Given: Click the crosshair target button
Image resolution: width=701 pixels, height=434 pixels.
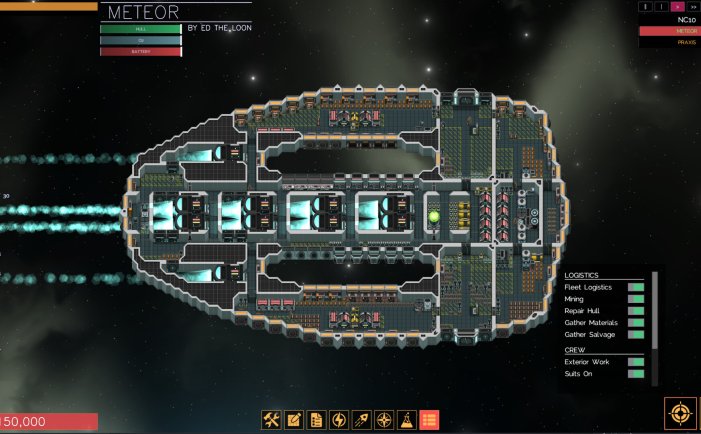Looking at the screenshot, I should tap(680, 414).
